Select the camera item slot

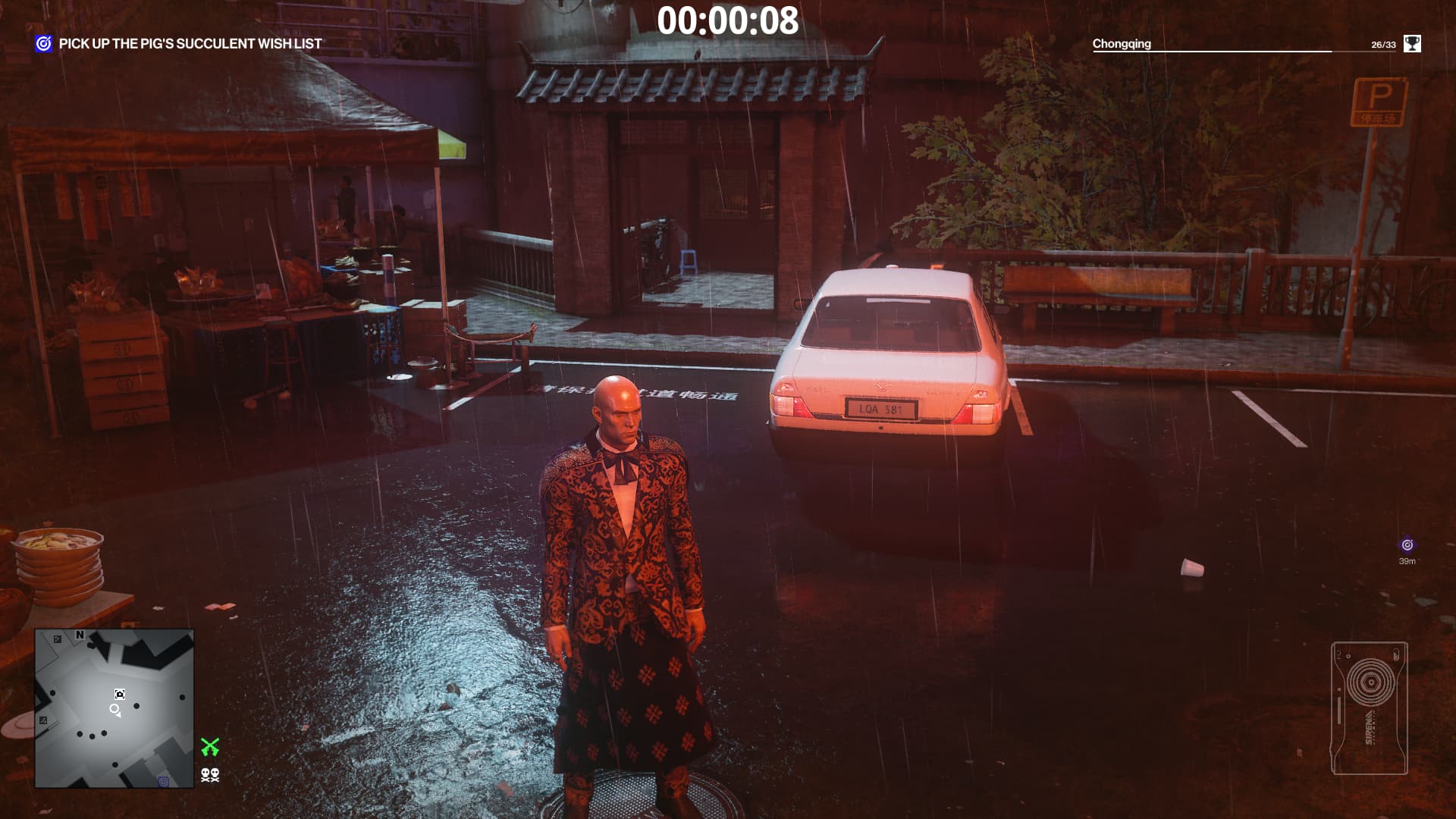[1369, 708]
